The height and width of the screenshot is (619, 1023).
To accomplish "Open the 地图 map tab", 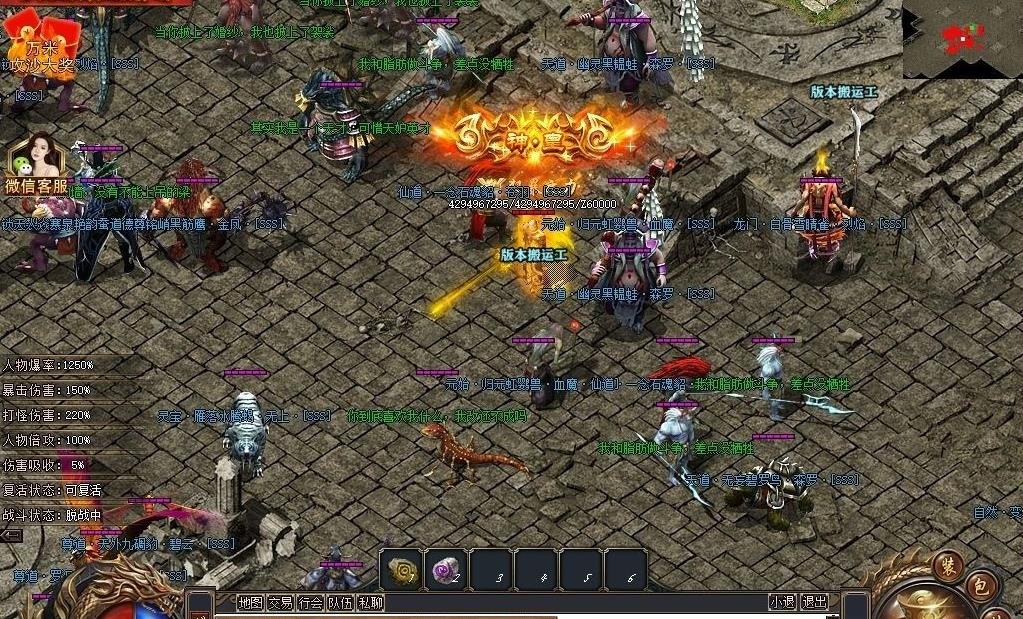I will [250, 602].
